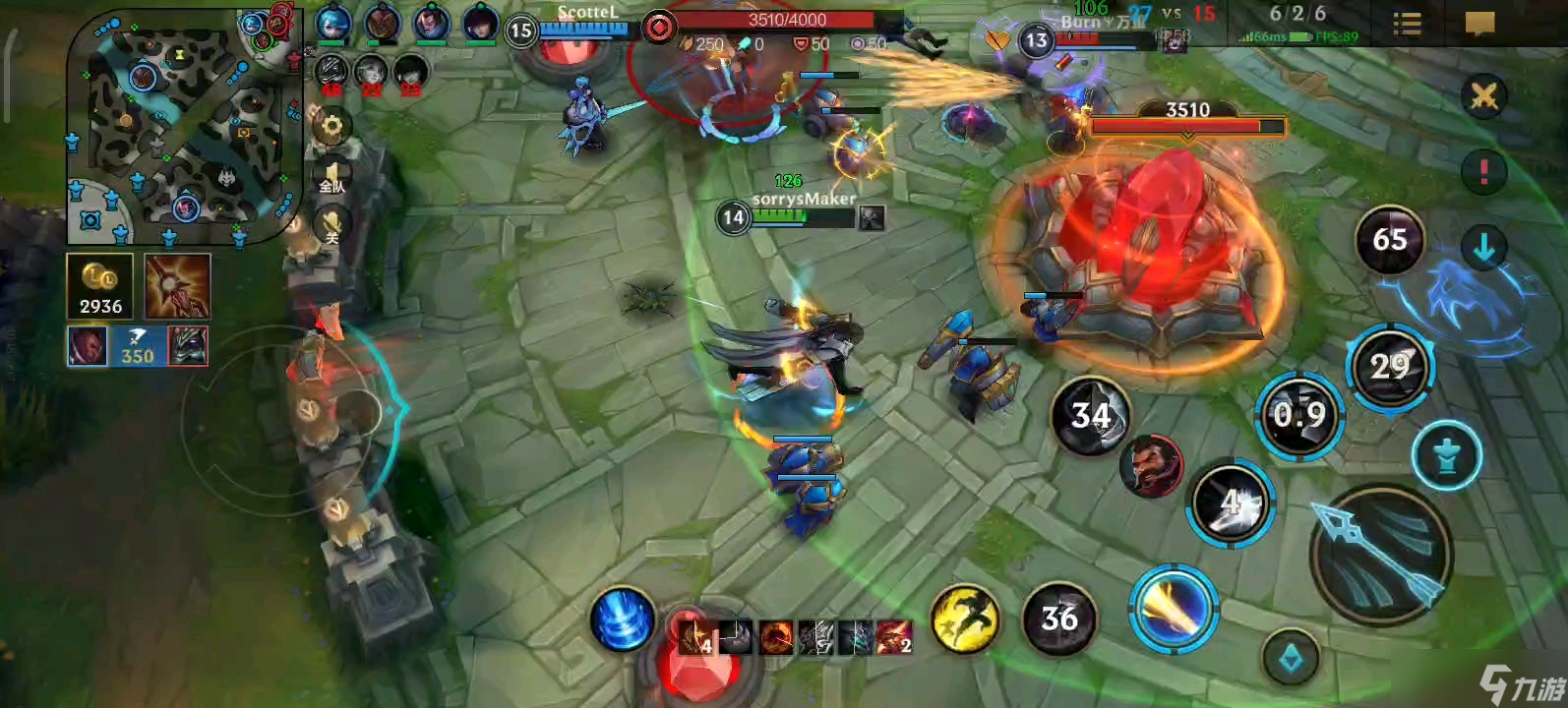
Task: Send the red exclamation danger ping
Action: (1483, 171)
